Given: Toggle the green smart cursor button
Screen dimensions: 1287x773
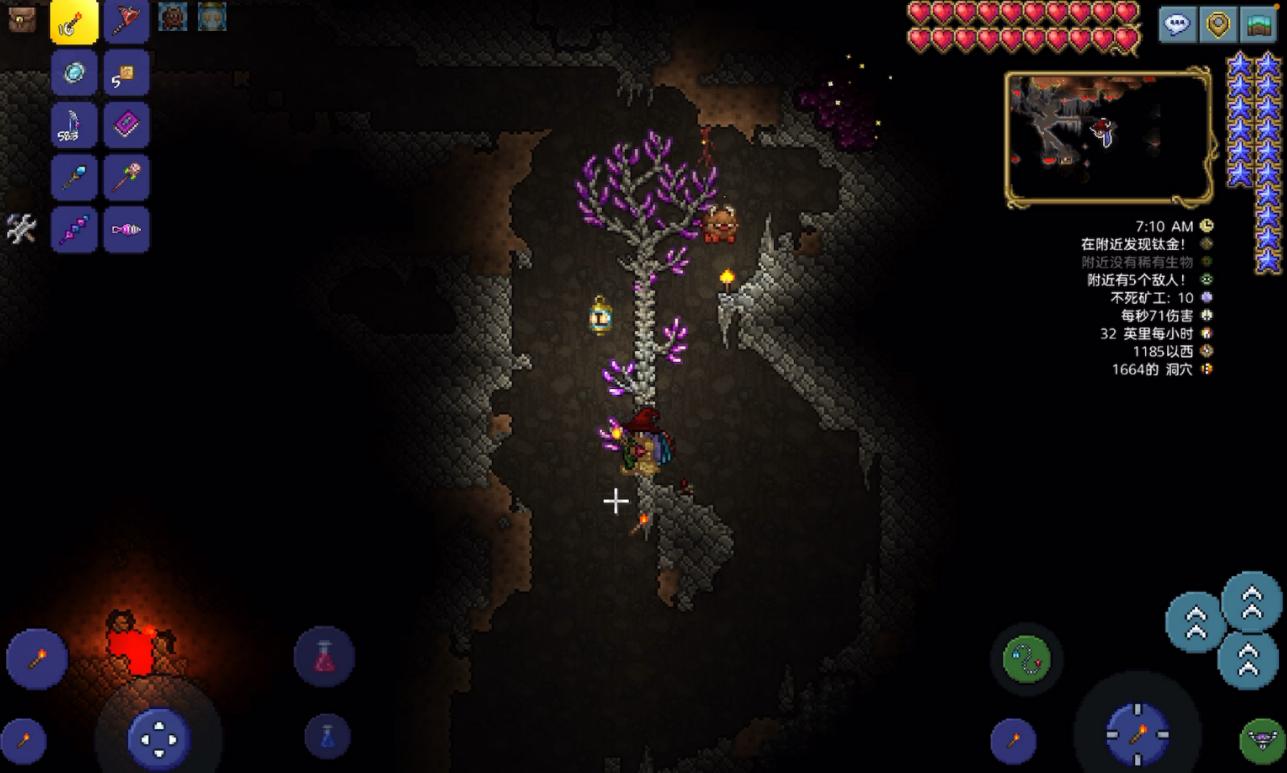Looking at the screenshot, I should [1261, 740].
